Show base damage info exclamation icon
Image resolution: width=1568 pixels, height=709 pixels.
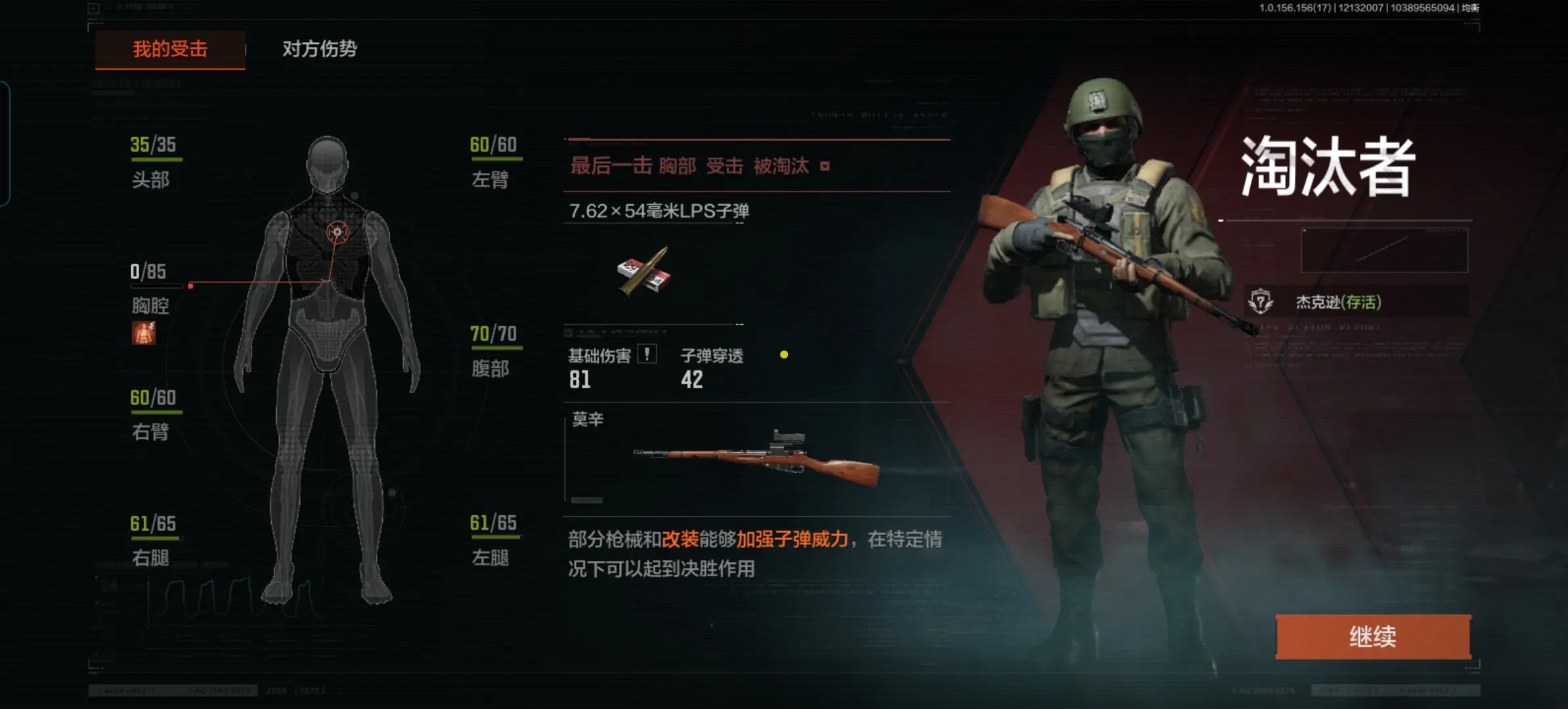pos(647,354)
